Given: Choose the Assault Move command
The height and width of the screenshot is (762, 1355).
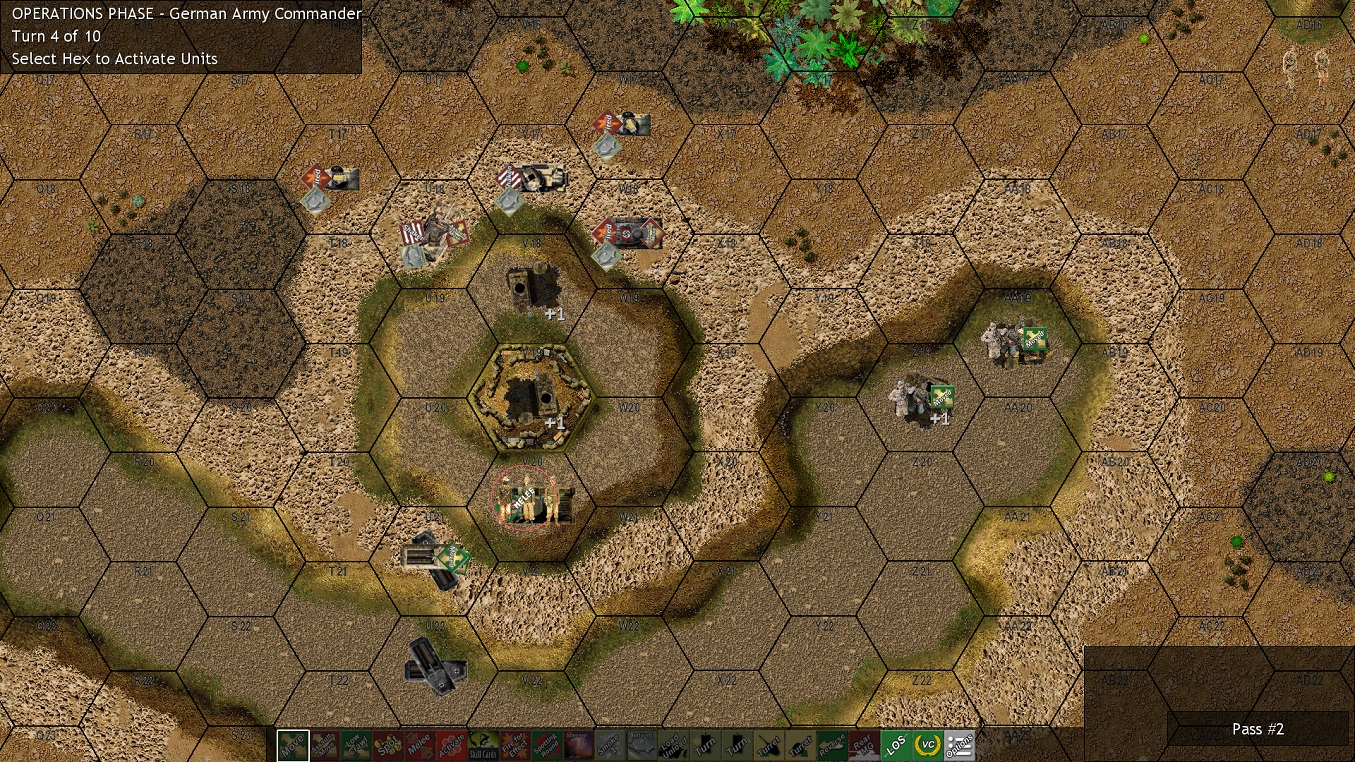Looking at the screenshot, I should point(325,745).
